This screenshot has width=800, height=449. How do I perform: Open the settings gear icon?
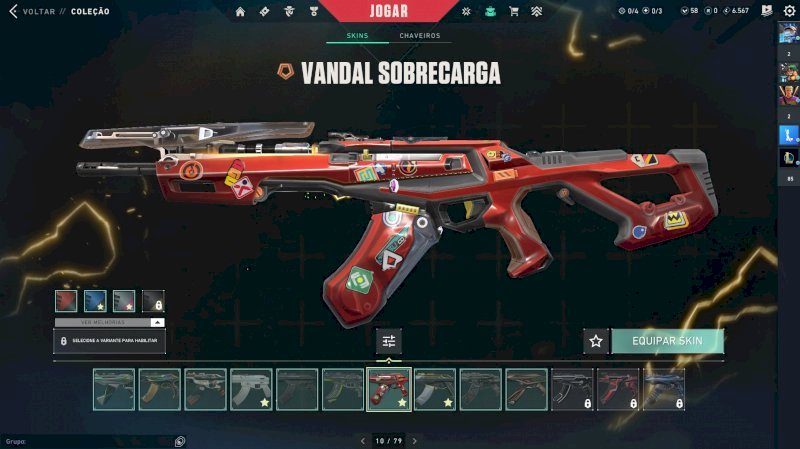[x=788, y=11]
